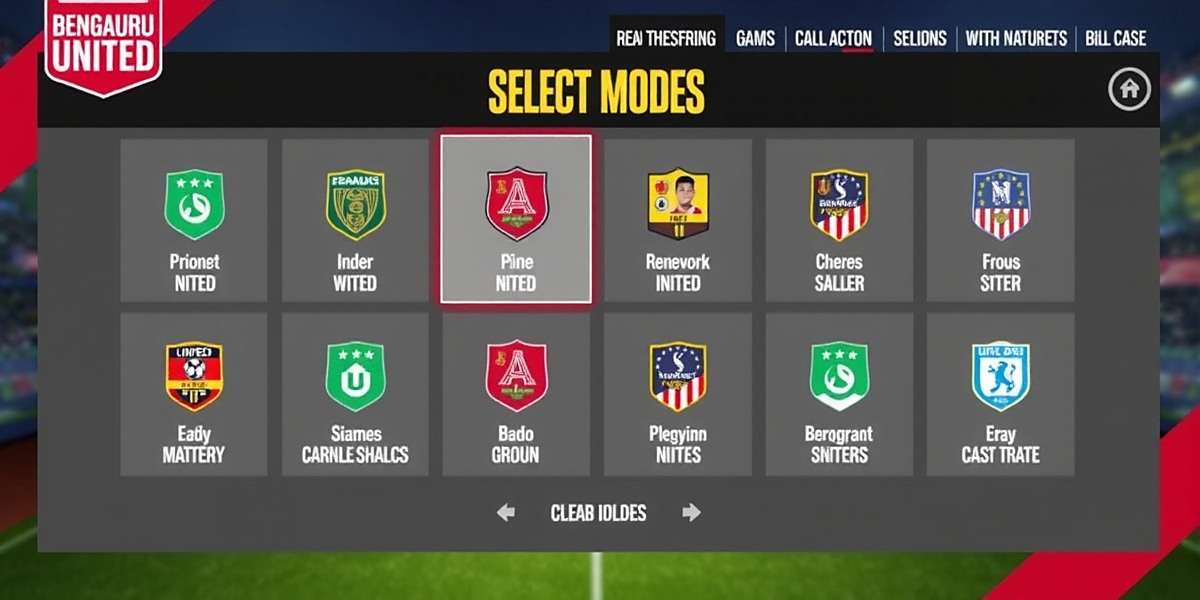Choose the Prionet NITED team tile
Viewport: 1200px width, 600px height.
coord(194,220)
